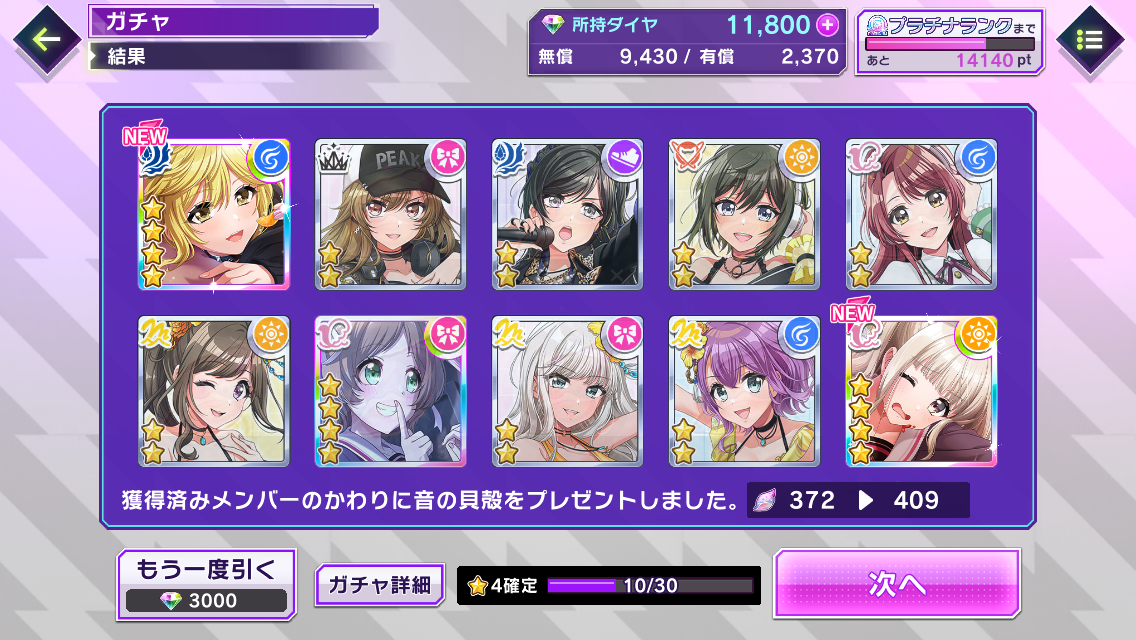Screen dimensions: 1136x640
Task: Go back with the arrow button
Action: (45, 40)
